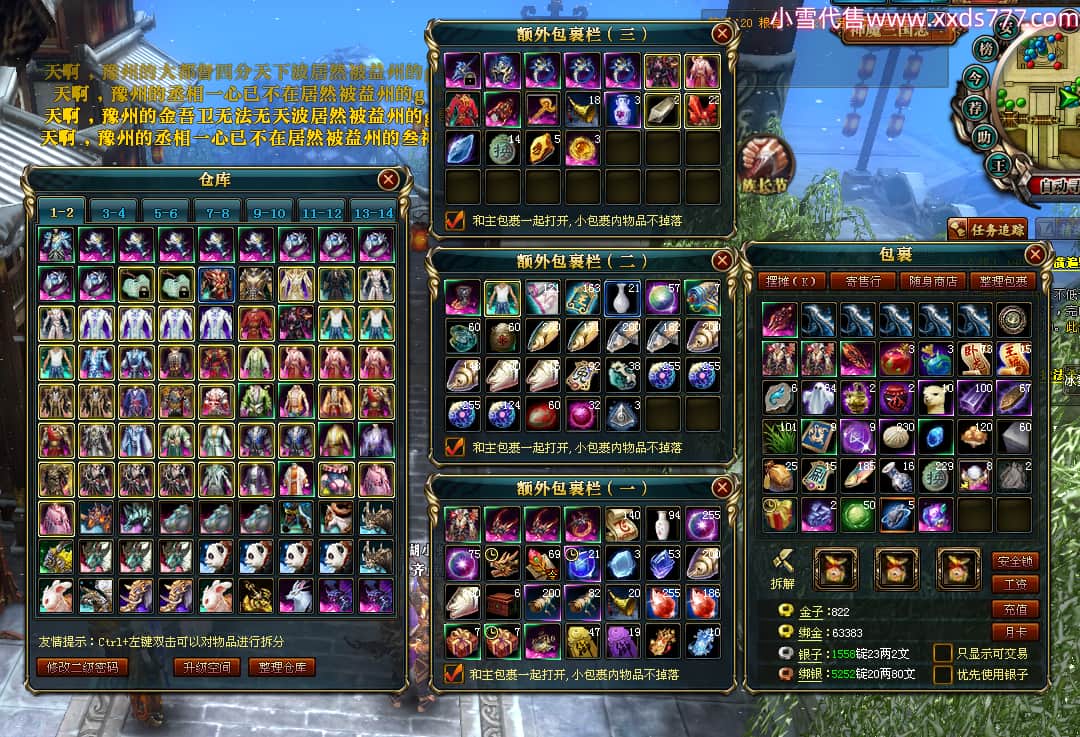Open the 随身商店 portable shop
This screenshot has height=737, width=1080.
[932, 281]
